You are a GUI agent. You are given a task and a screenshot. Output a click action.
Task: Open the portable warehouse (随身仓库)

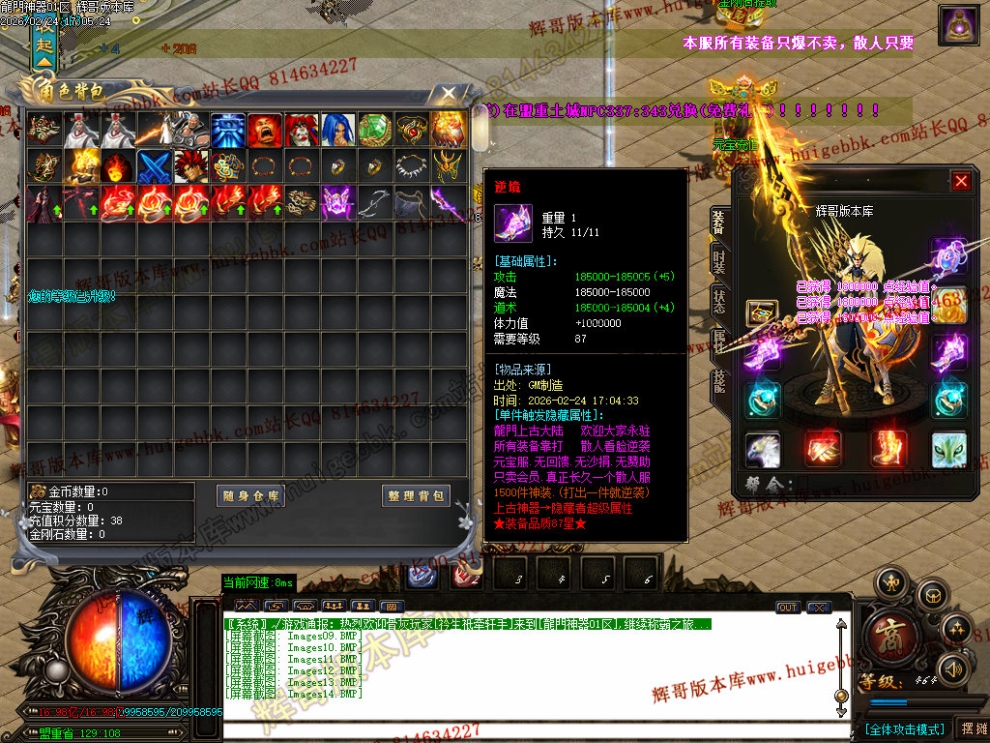pos(251,496)
